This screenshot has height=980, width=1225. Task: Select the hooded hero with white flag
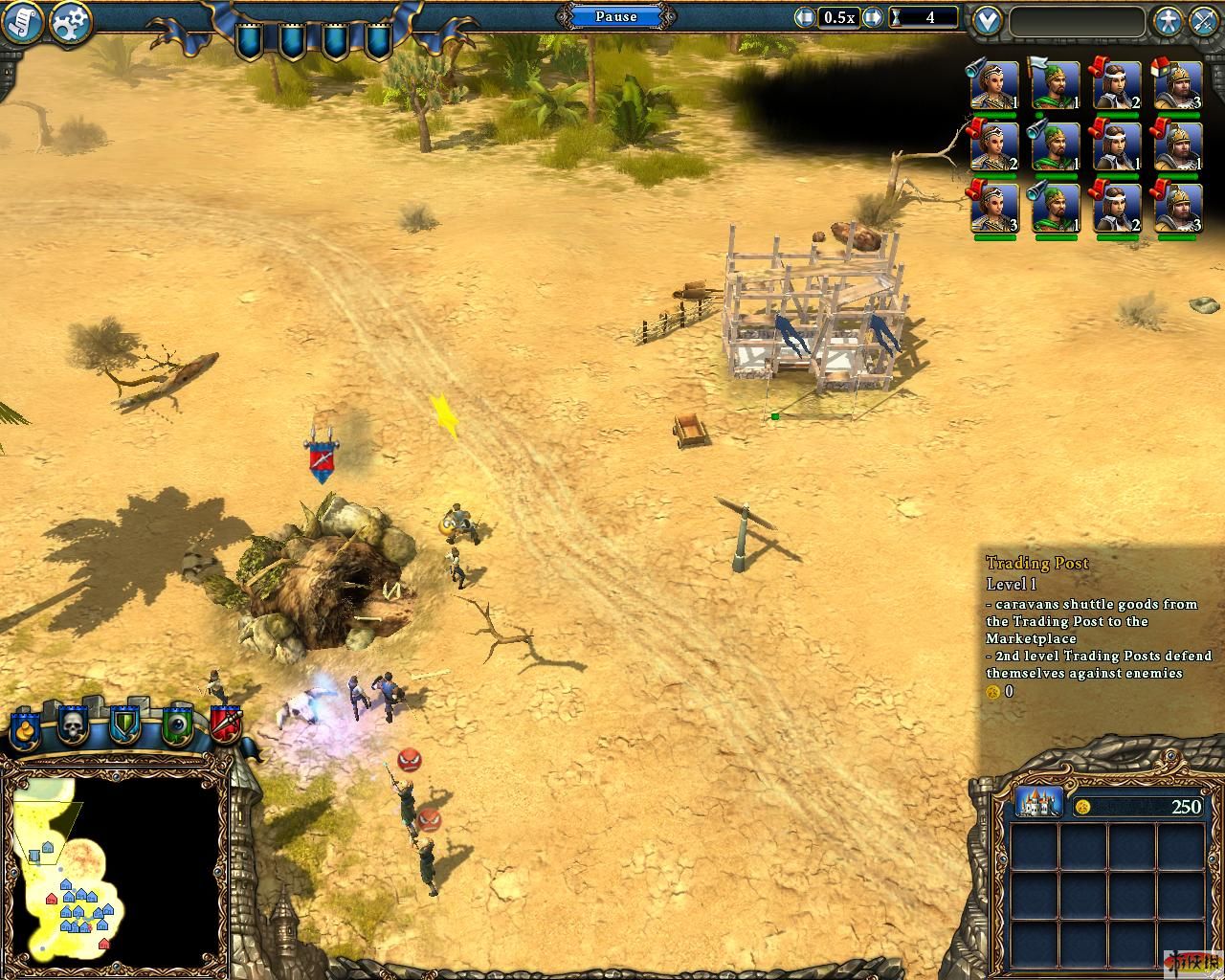click(1055, 86)
